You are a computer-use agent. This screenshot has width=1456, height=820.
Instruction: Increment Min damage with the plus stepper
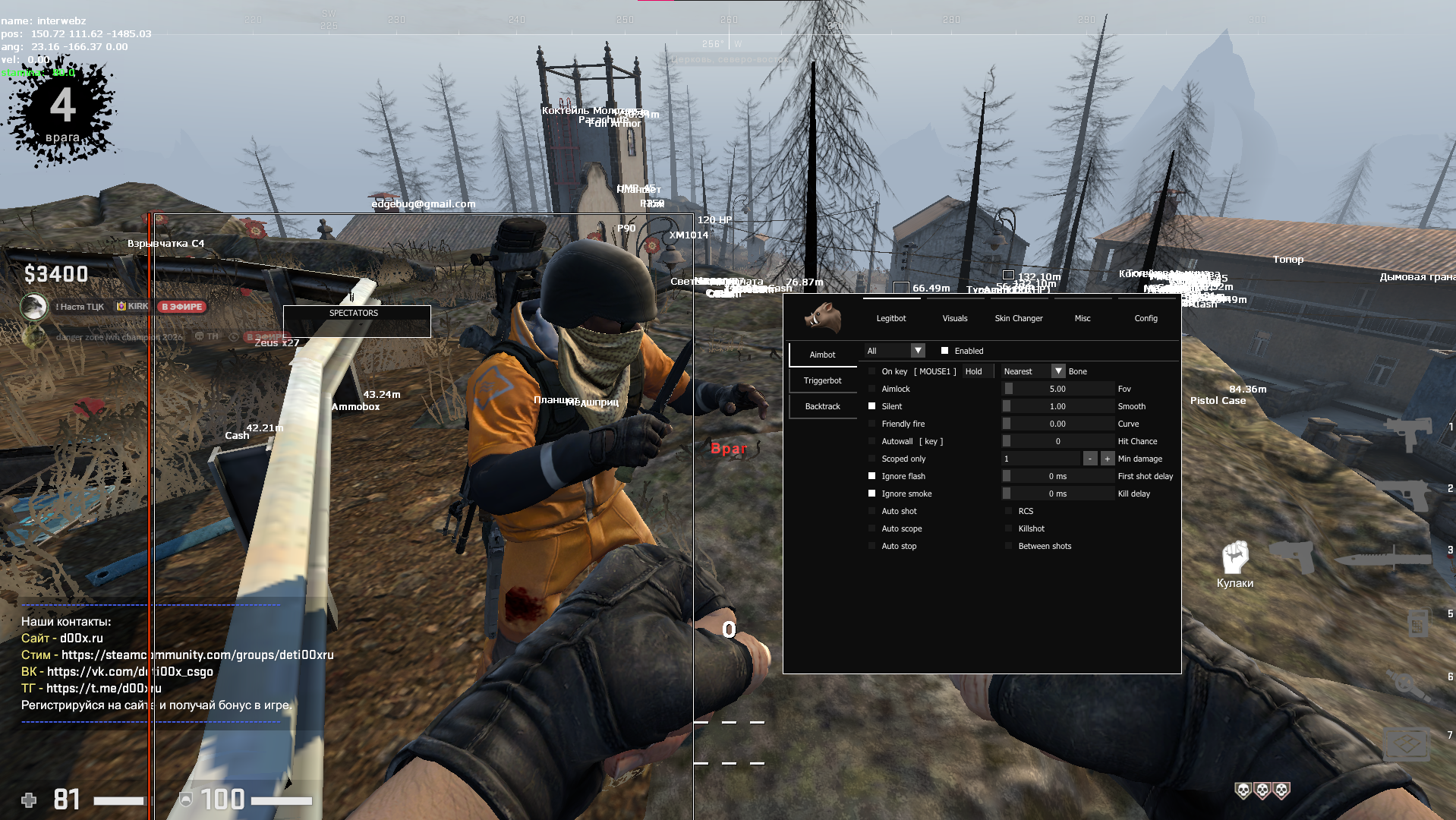click(x=1108, y=459)
